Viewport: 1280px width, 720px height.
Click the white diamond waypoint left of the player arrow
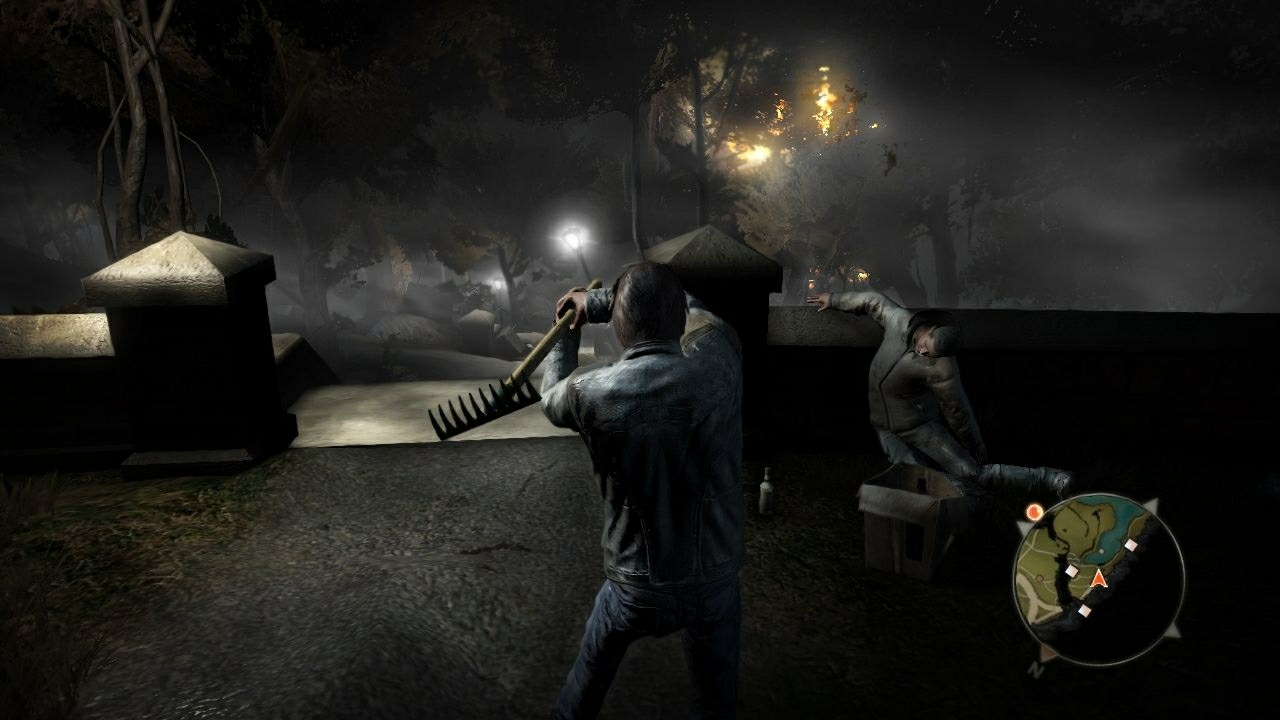(x=1072, y=570)
